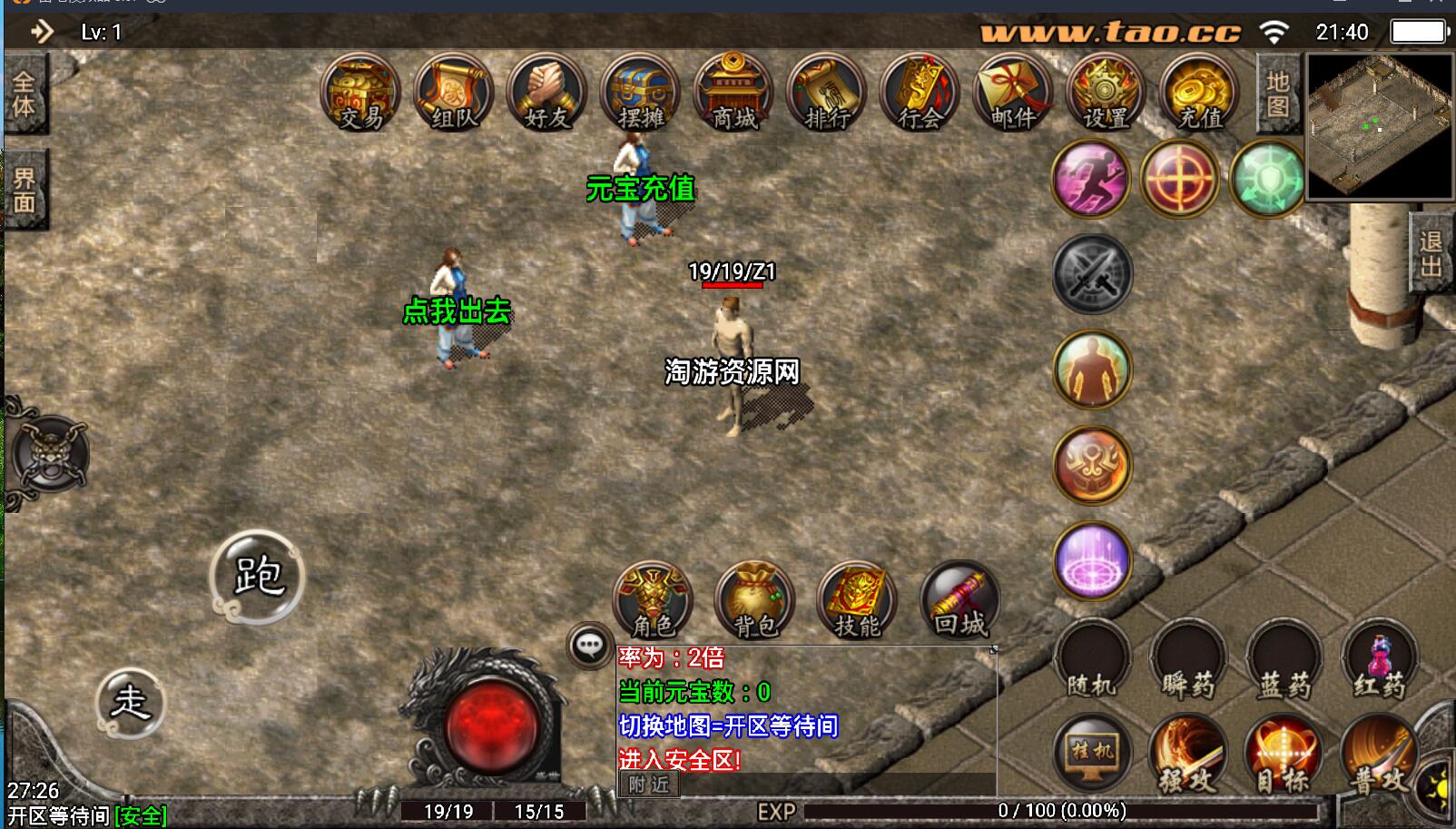This screenshot has height=829, width=1456.
Task: Open the 好友 friends list
Action: (x=544, y=94)
